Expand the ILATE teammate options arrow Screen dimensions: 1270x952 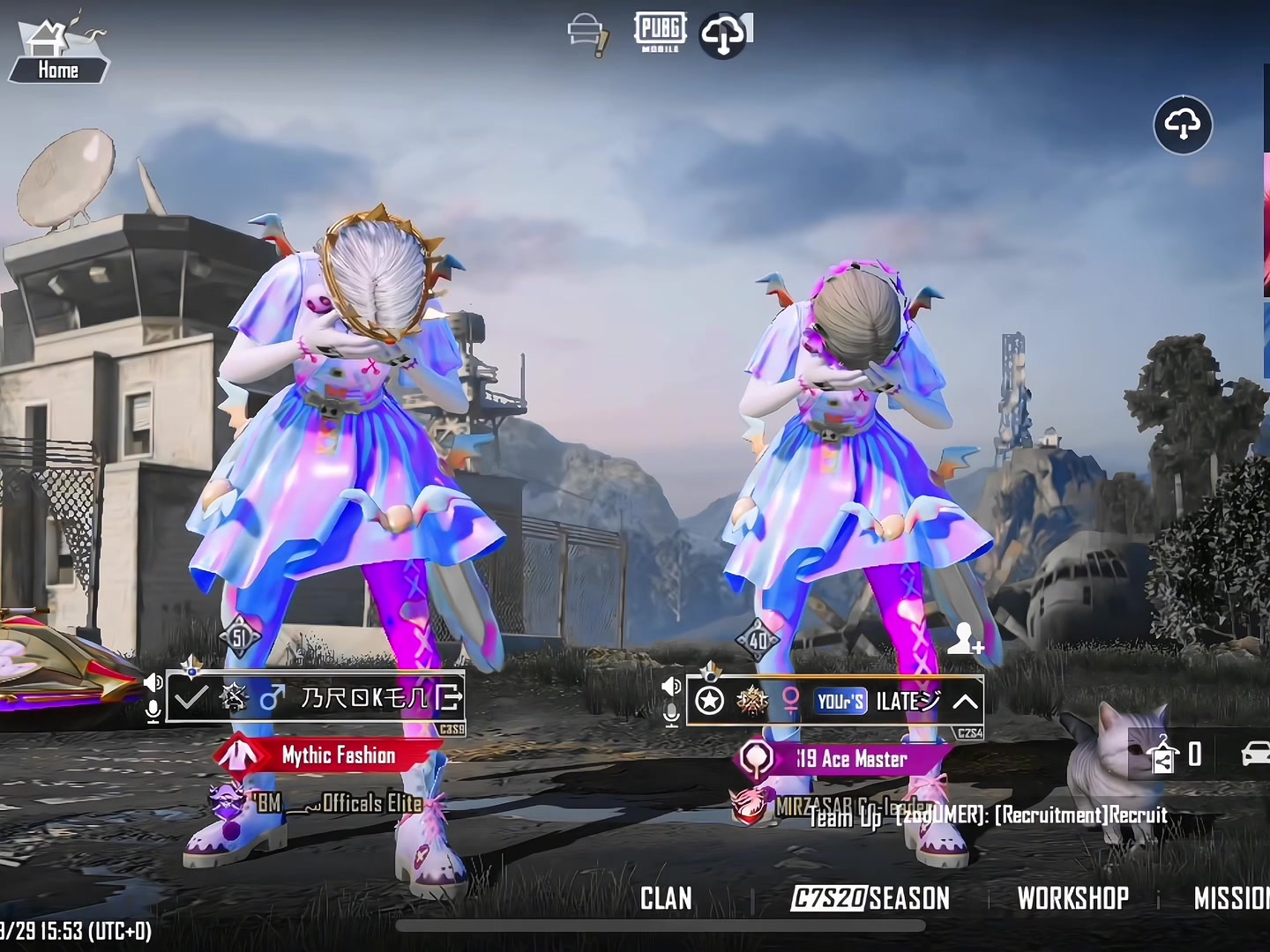(x=966, y=702)
